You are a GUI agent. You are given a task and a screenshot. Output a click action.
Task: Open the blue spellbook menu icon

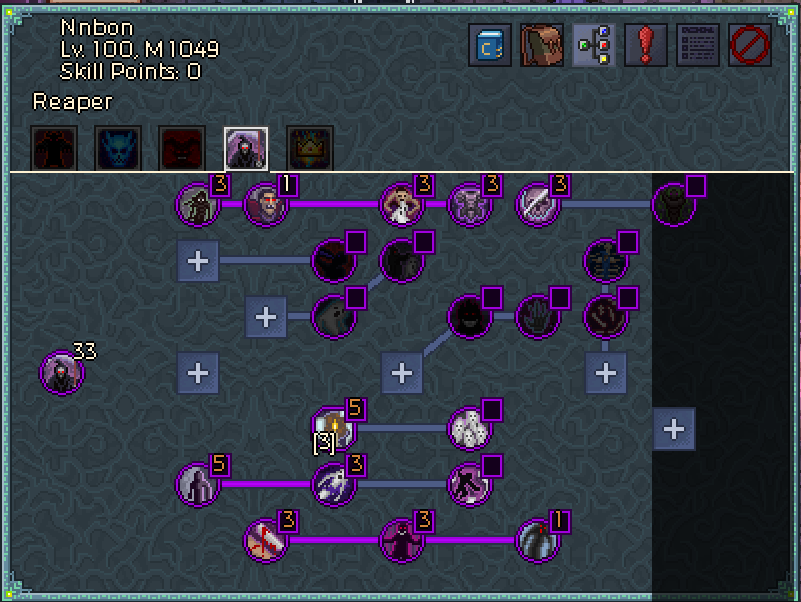pyautogui.click(x=490, y=45)
